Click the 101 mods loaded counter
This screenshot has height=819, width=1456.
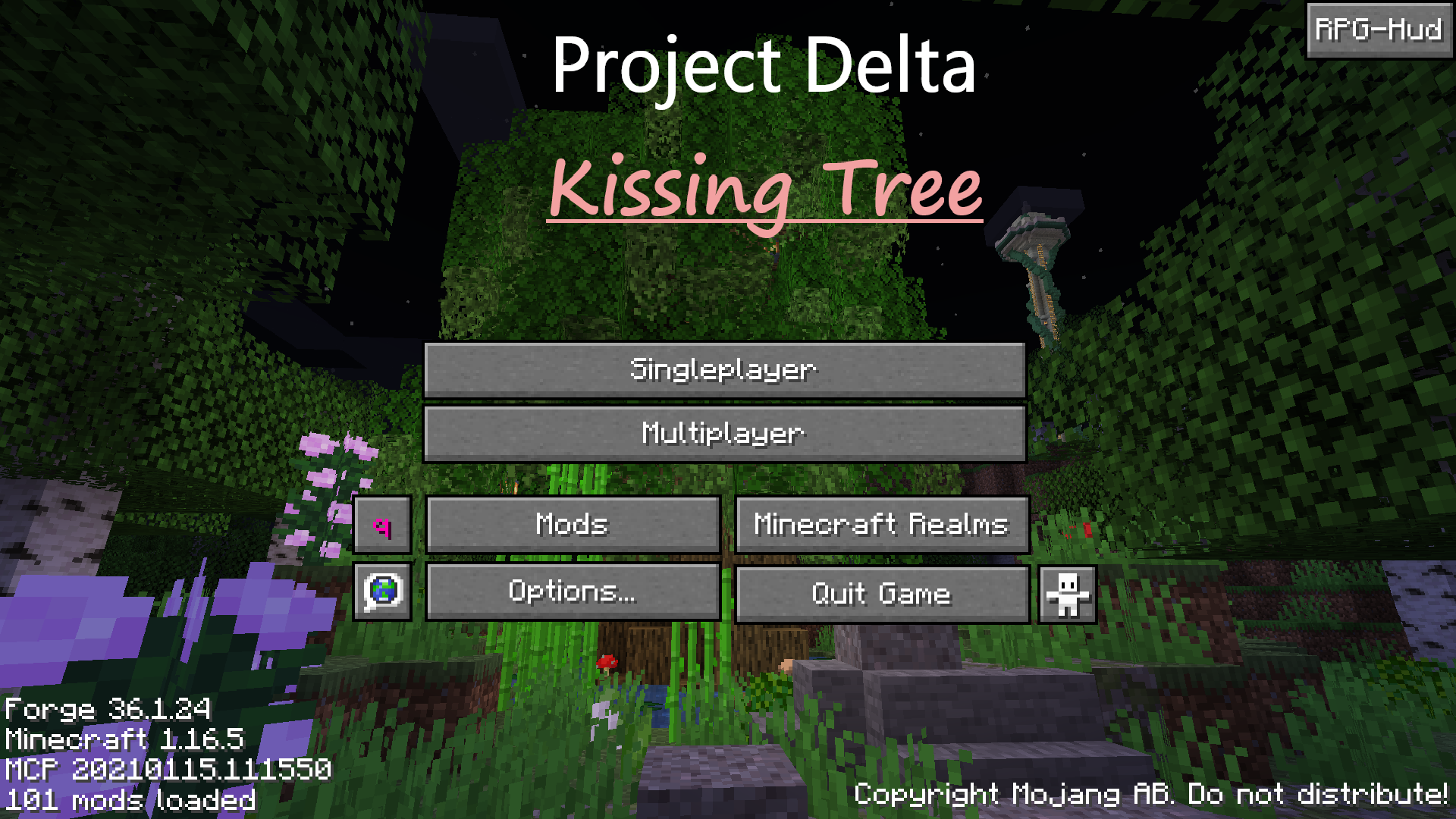click(x=129, y=798)
